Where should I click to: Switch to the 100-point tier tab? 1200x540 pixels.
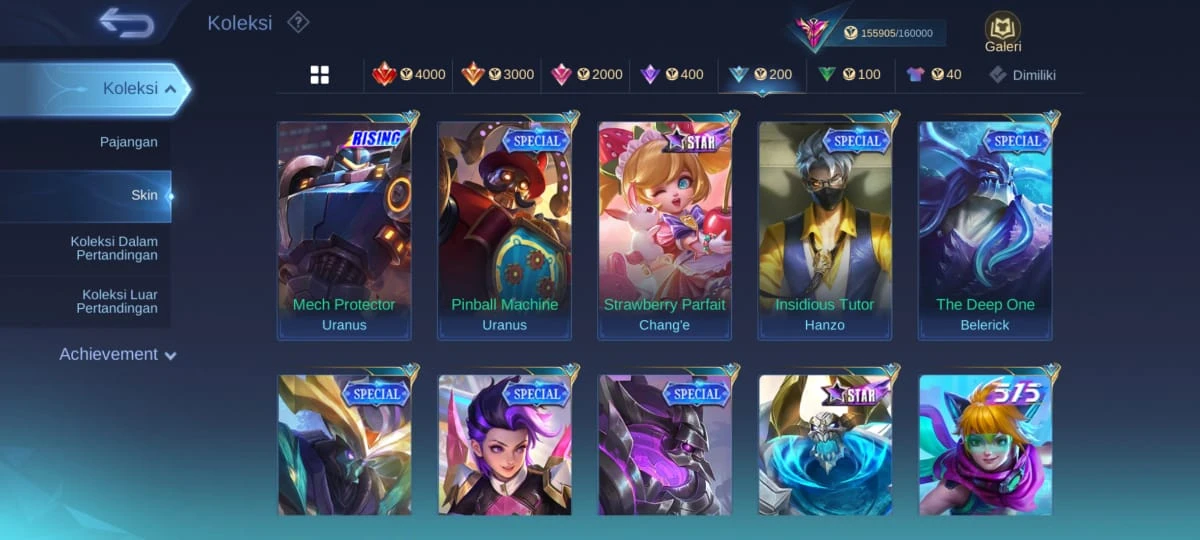[849, 75]
